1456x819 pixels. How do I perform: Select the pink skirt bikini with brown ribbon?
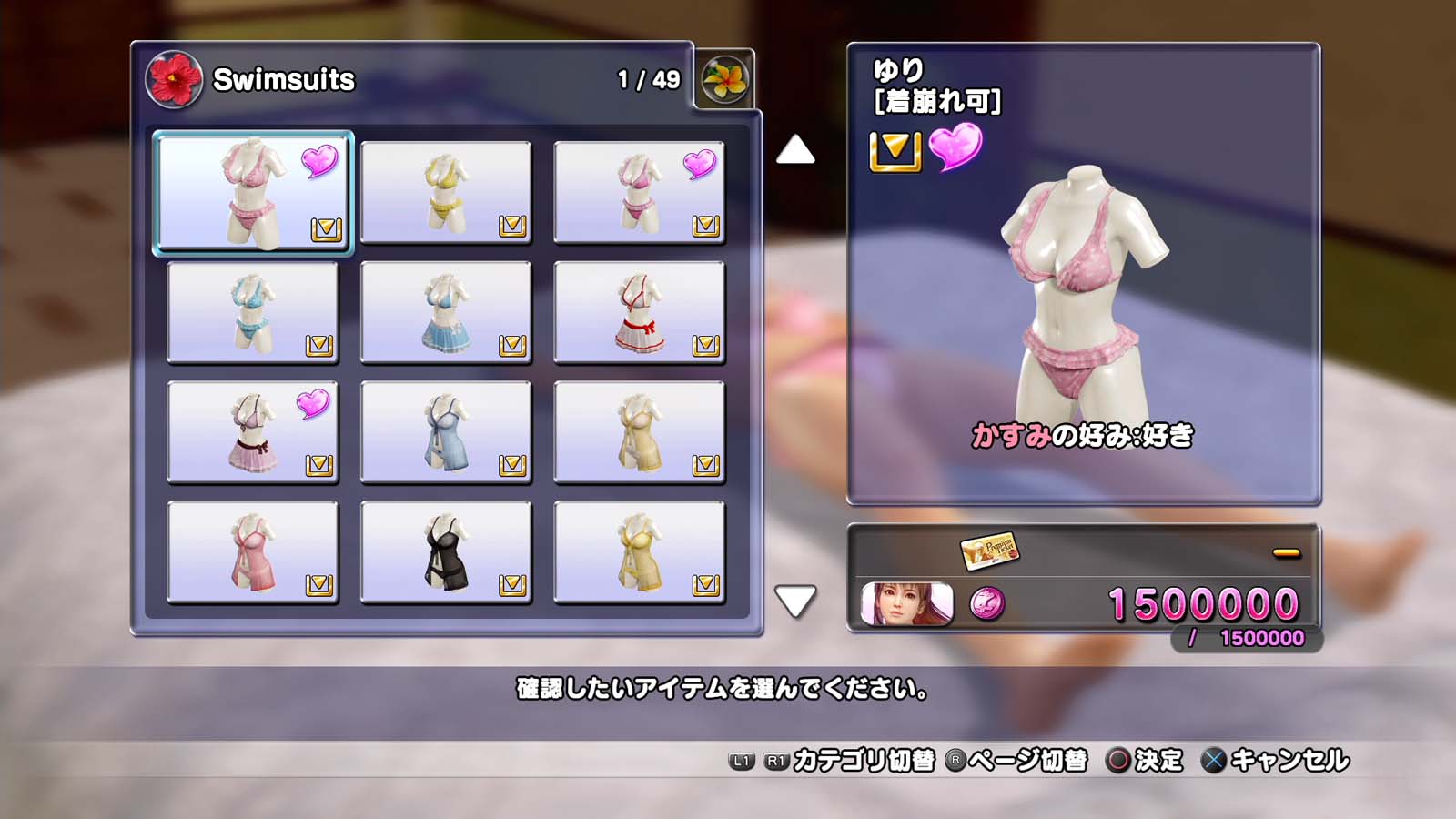pyautogui.click(x=252, y=432)
